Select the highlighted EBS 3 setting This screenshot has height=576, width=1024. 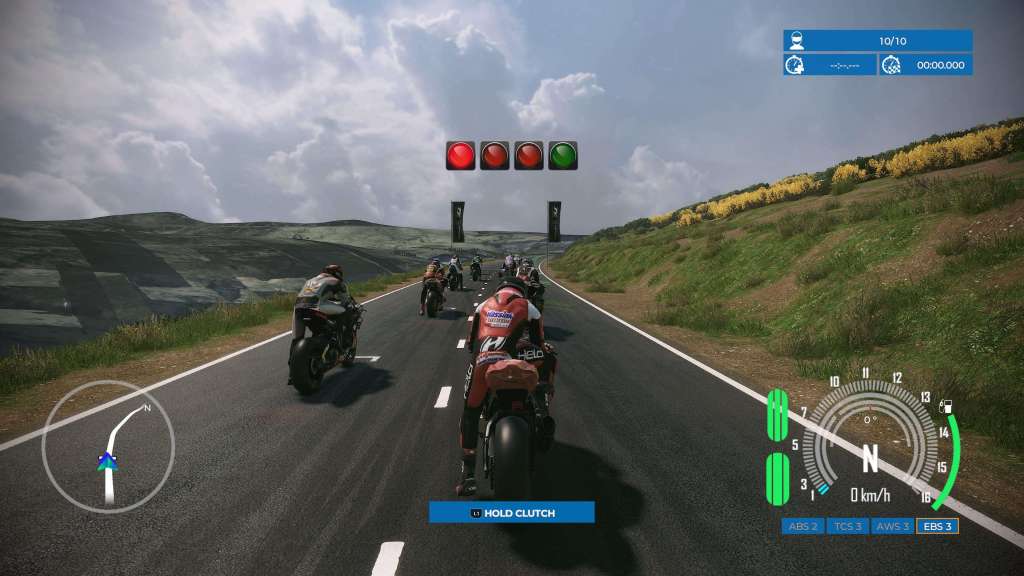point(937,526)
